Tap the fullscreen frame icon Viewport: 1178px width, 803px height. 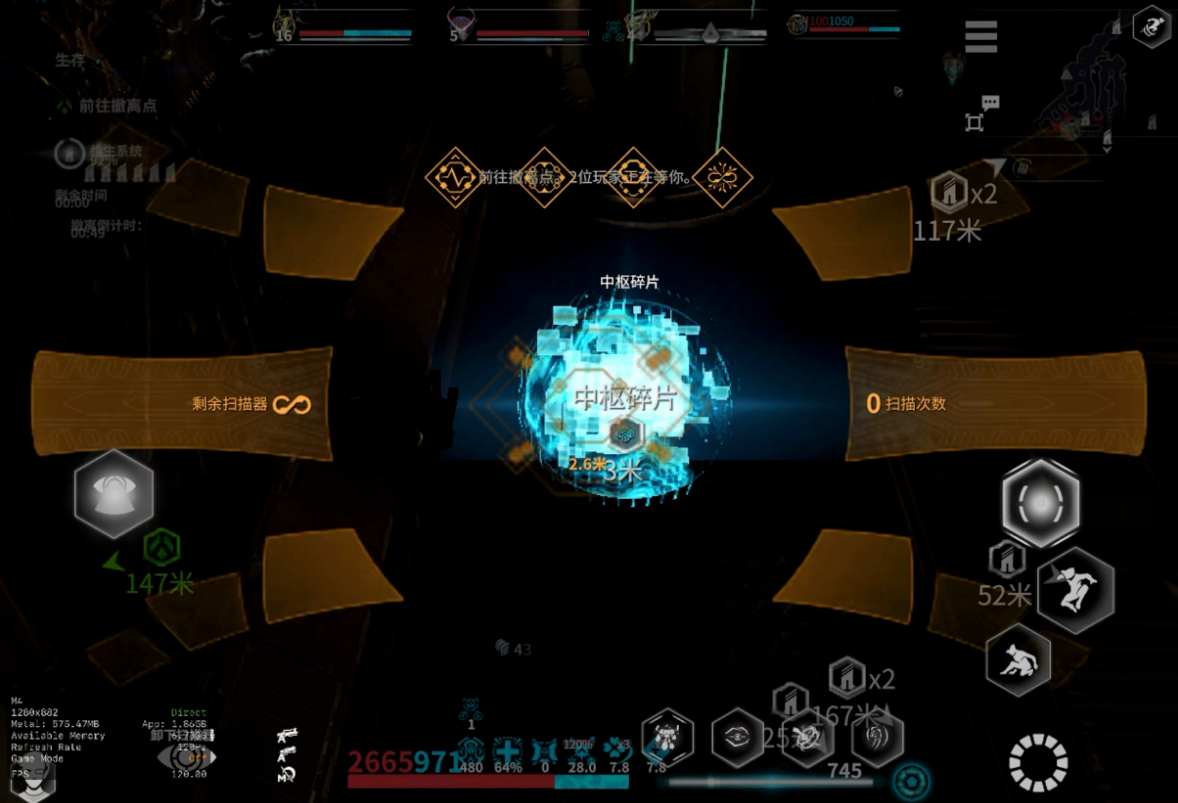974,122
